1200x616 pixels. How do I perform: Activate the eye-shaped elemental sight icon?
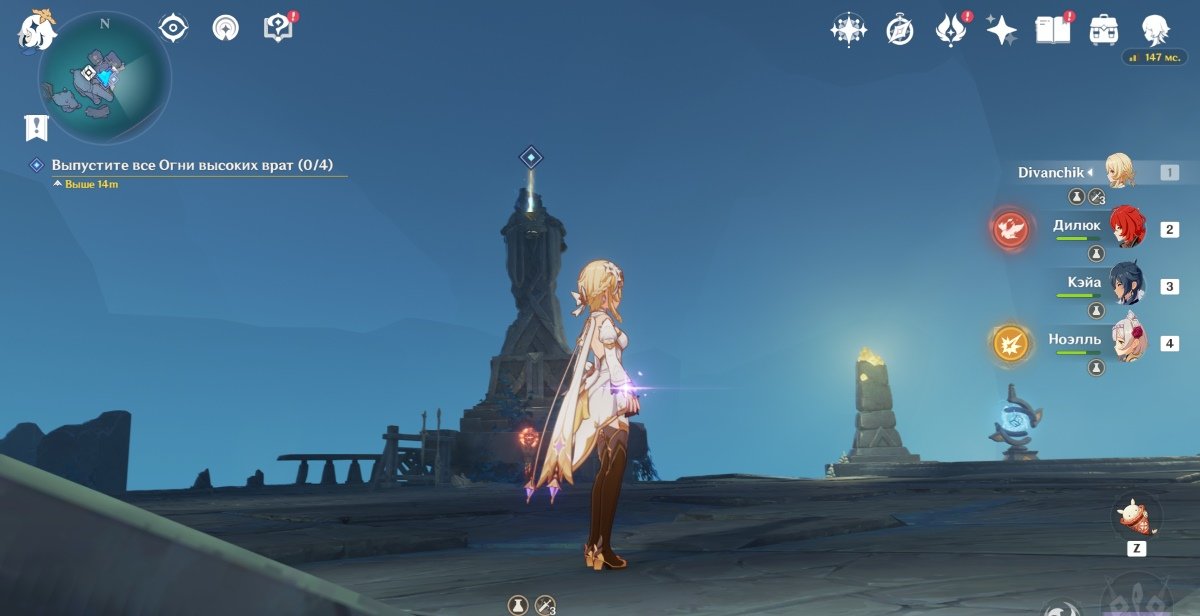[174, 28]
